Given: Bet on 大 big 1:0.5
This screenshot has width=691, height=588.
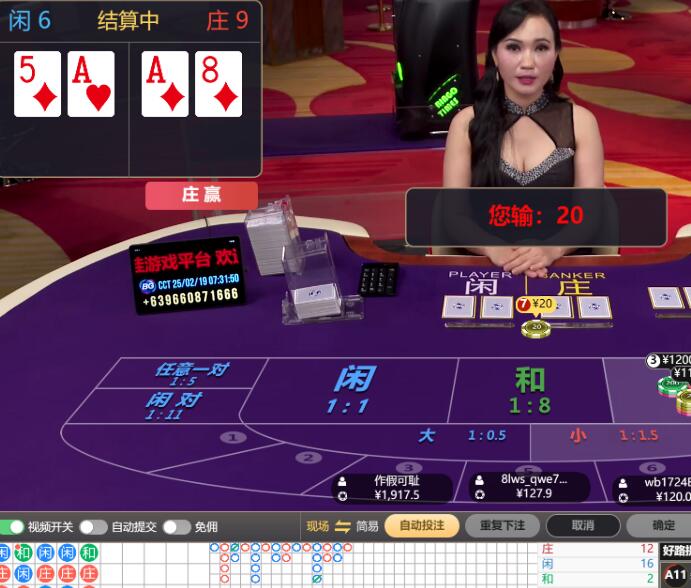Looking at the screenshot, I should (x=460, y=436).
